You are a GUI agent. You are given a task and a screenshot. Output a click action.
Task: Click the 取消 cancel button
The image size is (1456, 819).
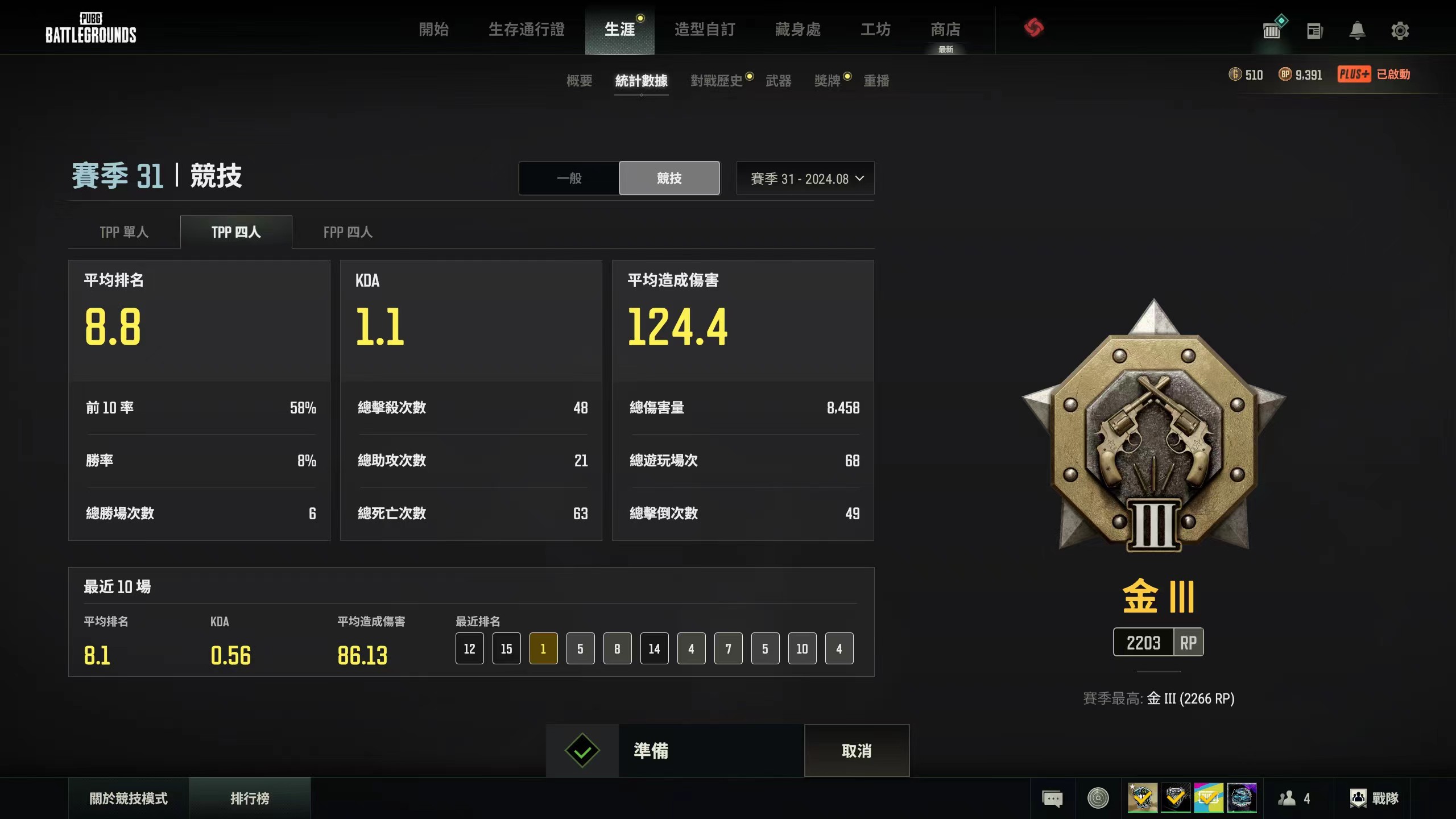click(x=857, y=751)
